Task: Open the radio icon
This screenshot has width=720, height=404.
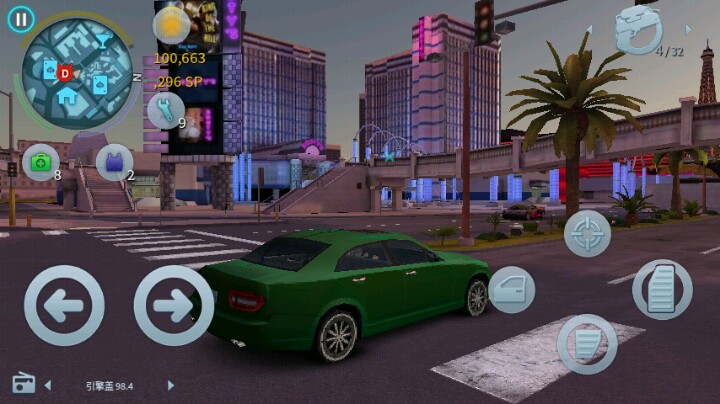Action: [23, 384]
